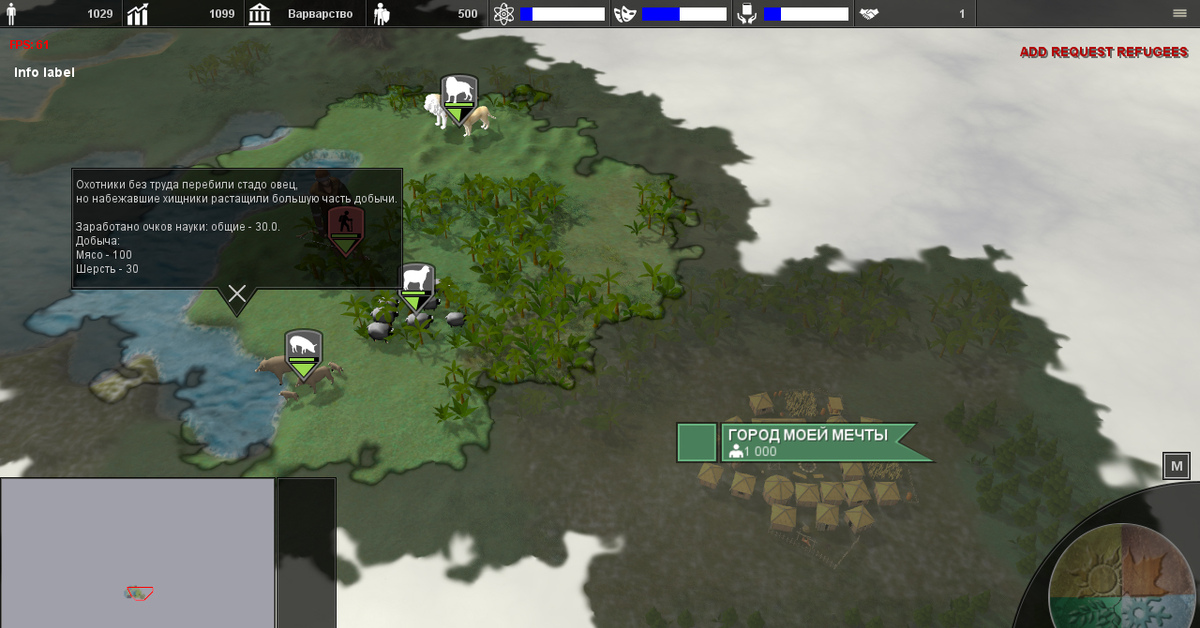This screenshot has width=1200, height=628.
Task: Show the growth chart statistics icon
Action: [138, 14]
